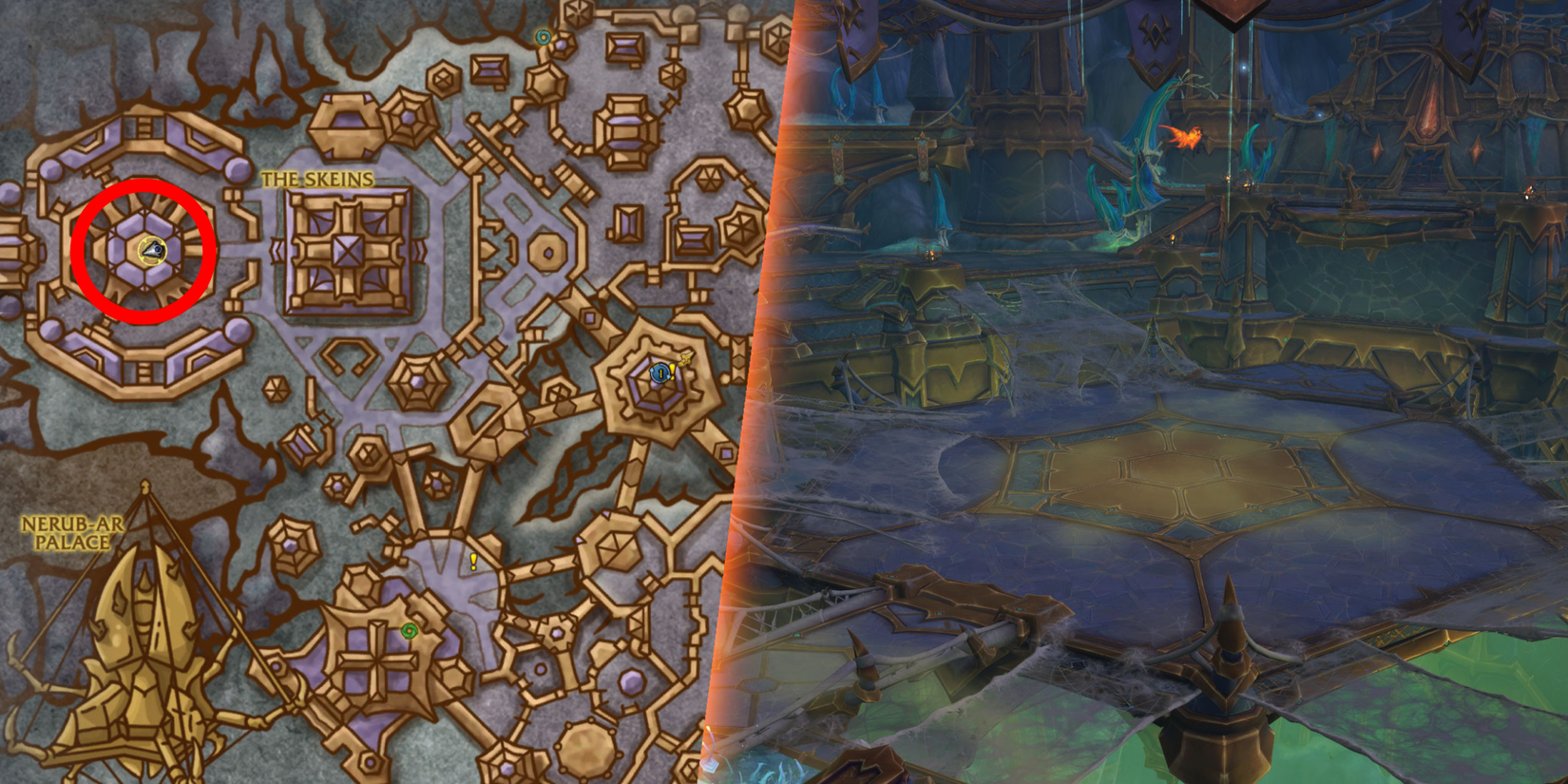Image resolution: width=1568 pixels, height=784 pixels.
Task: Click the golden wing flightpath icon near the quest marker
Action: coord(686,359)
